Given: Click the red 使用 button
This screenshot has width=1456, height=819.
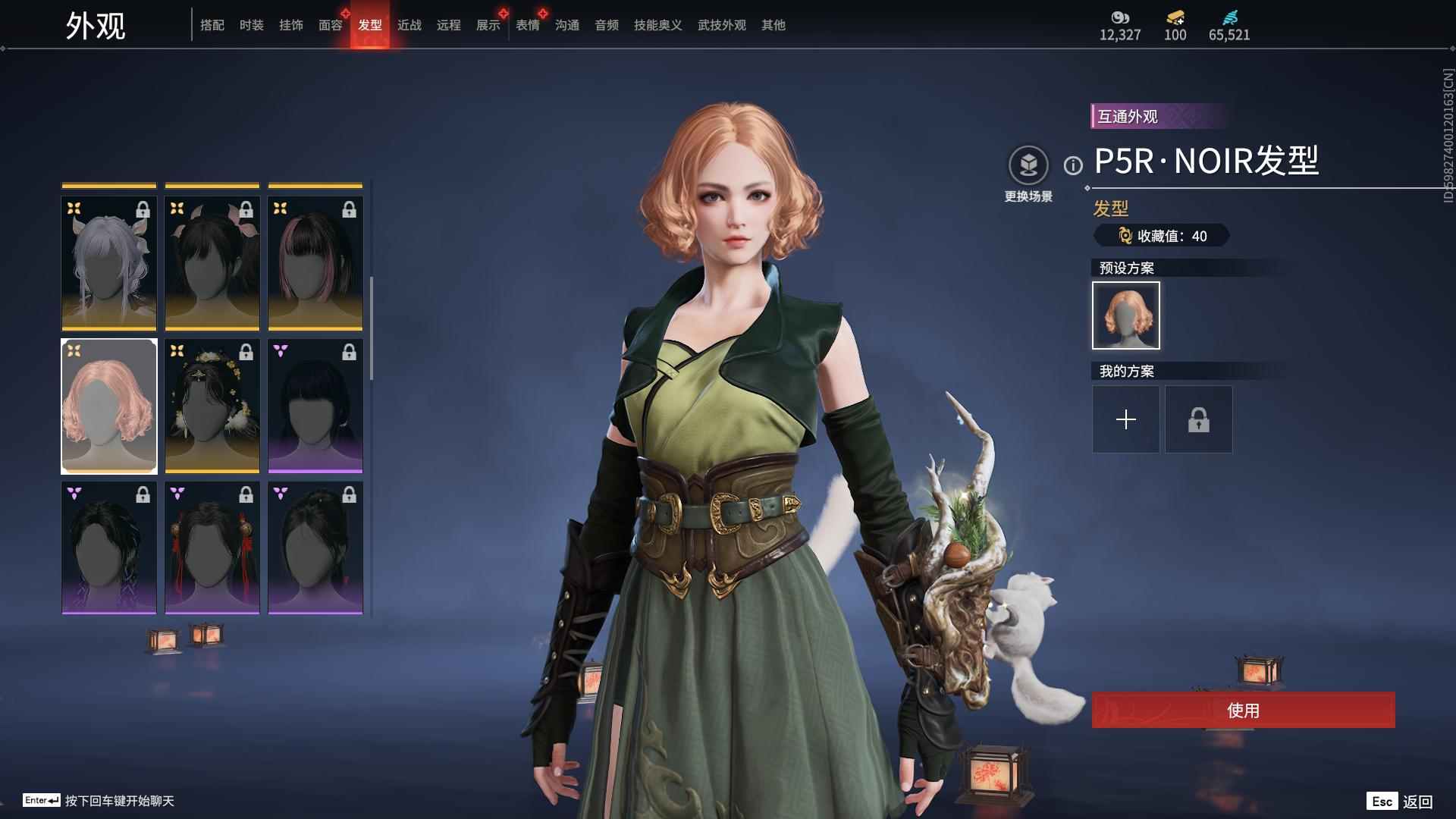Looking at the screenshot, I should point(1243,710).
